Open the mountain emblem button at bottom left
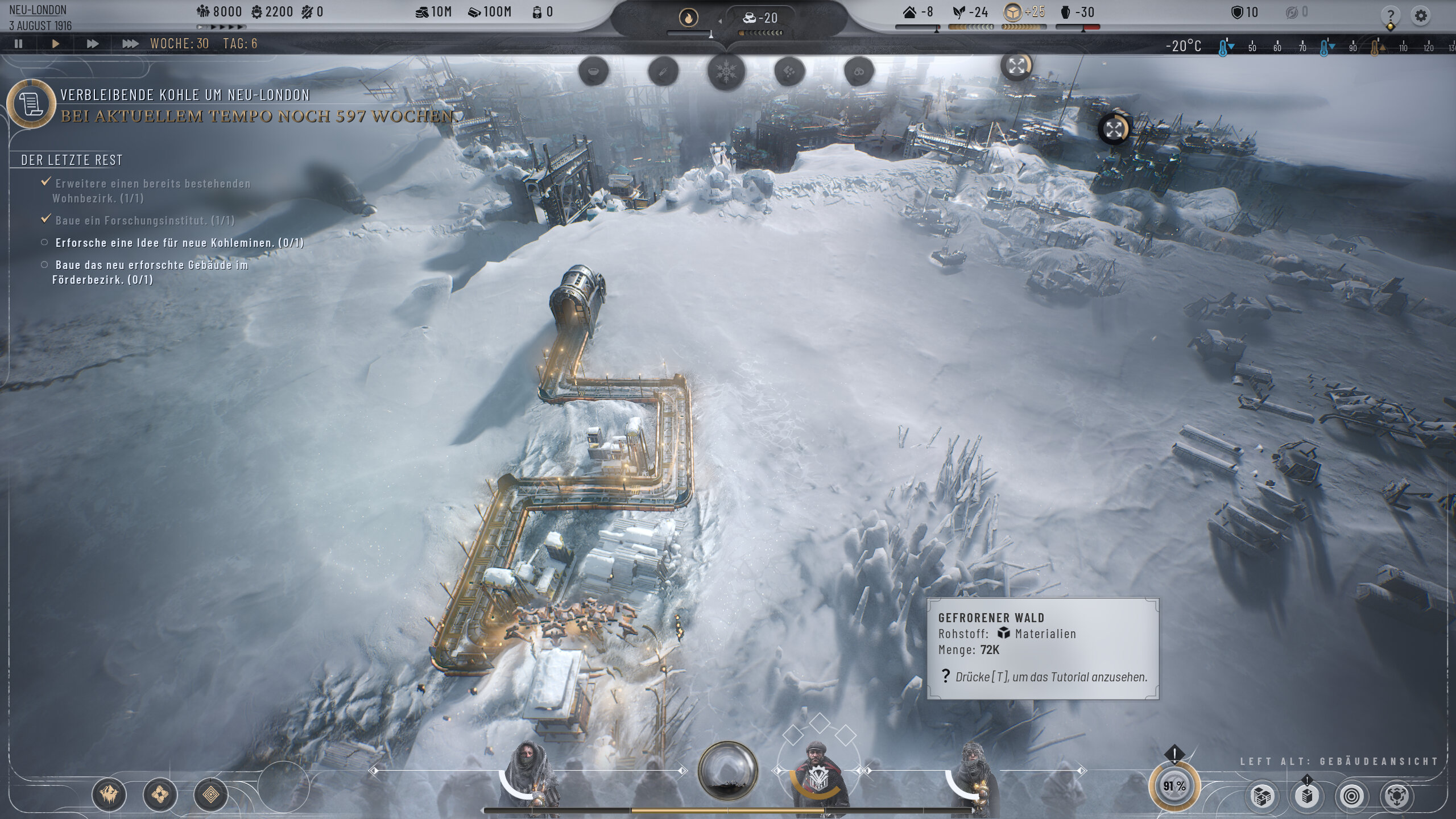1456x819 pixels. click(x=109, y=795)
